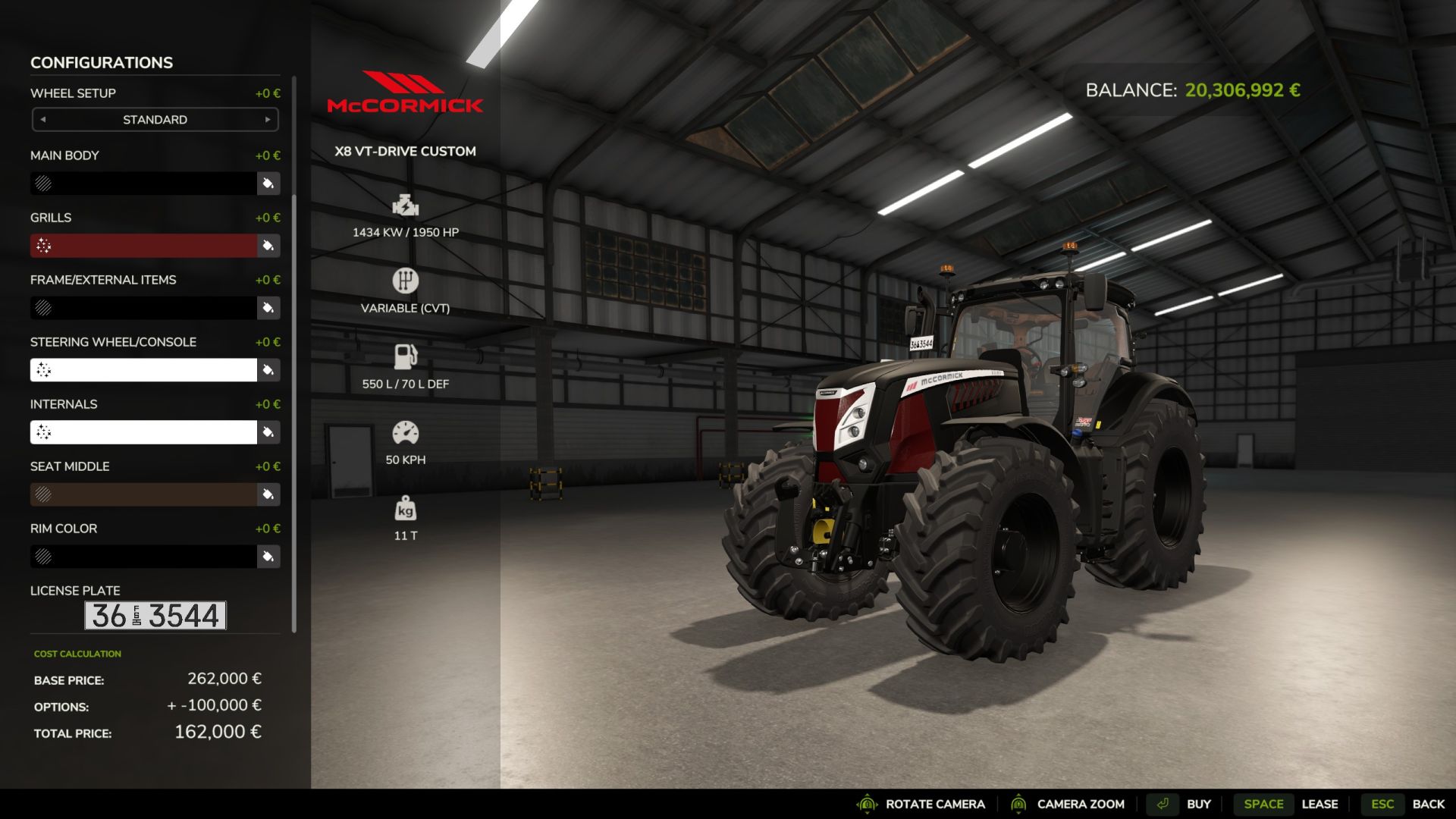Choose a new Internals color
Screen dimensions: 1456x819
[x=268, y=432]
